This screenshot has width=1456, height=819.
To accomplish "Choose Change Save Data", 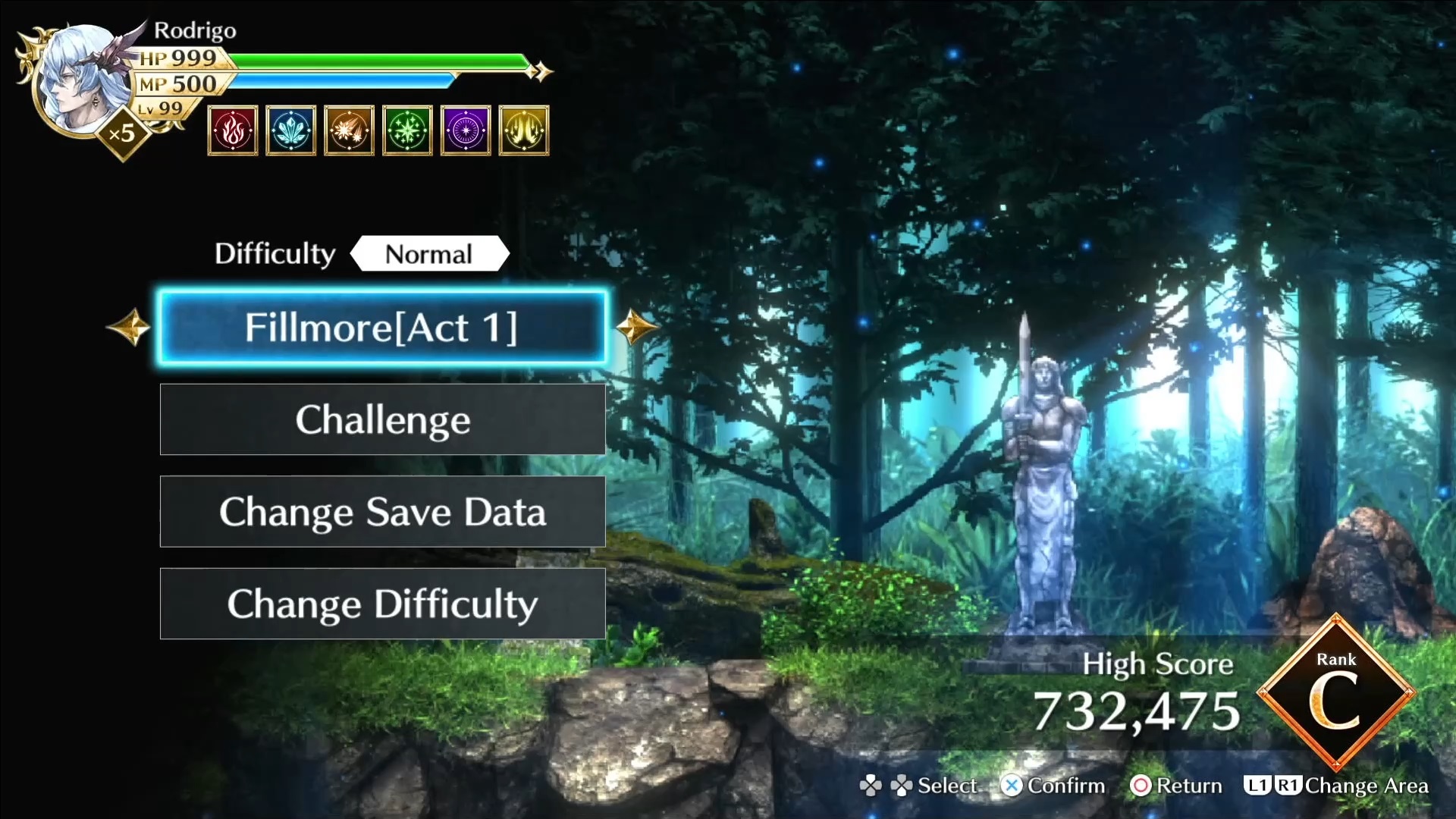I will tap(382, 512).
